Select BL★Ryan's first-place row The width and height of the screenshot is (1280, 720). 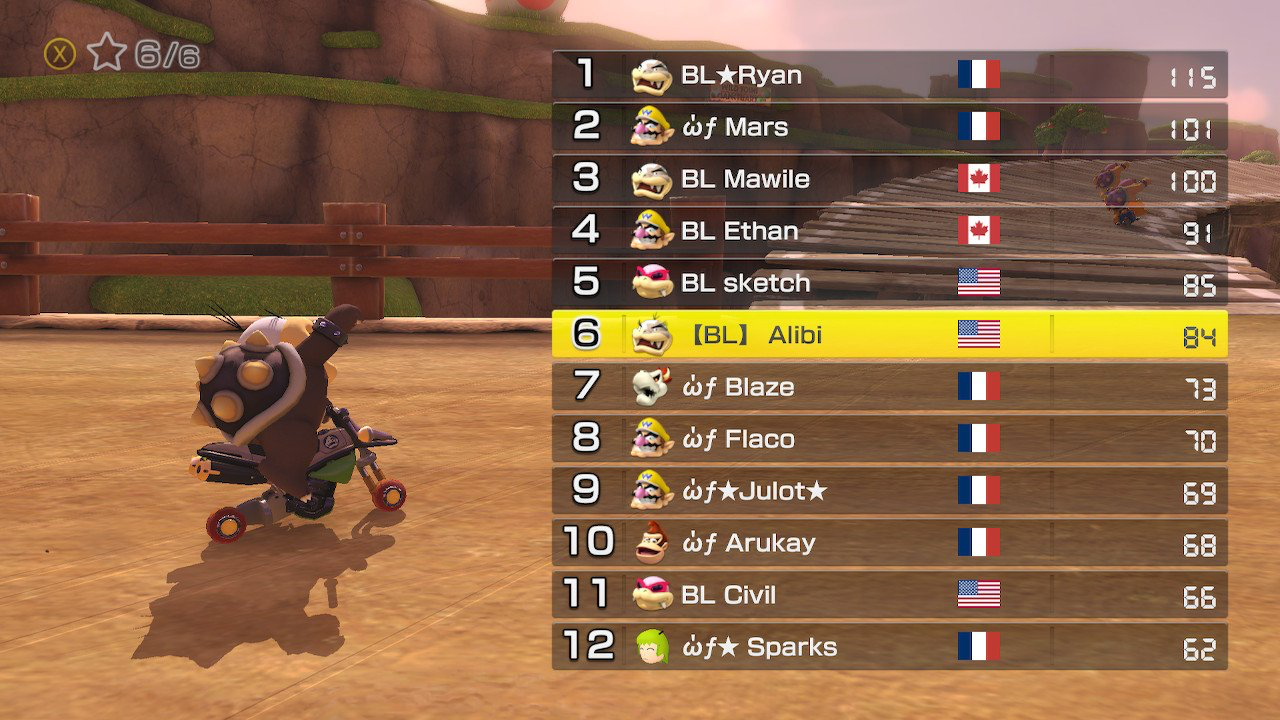(889, 75)
